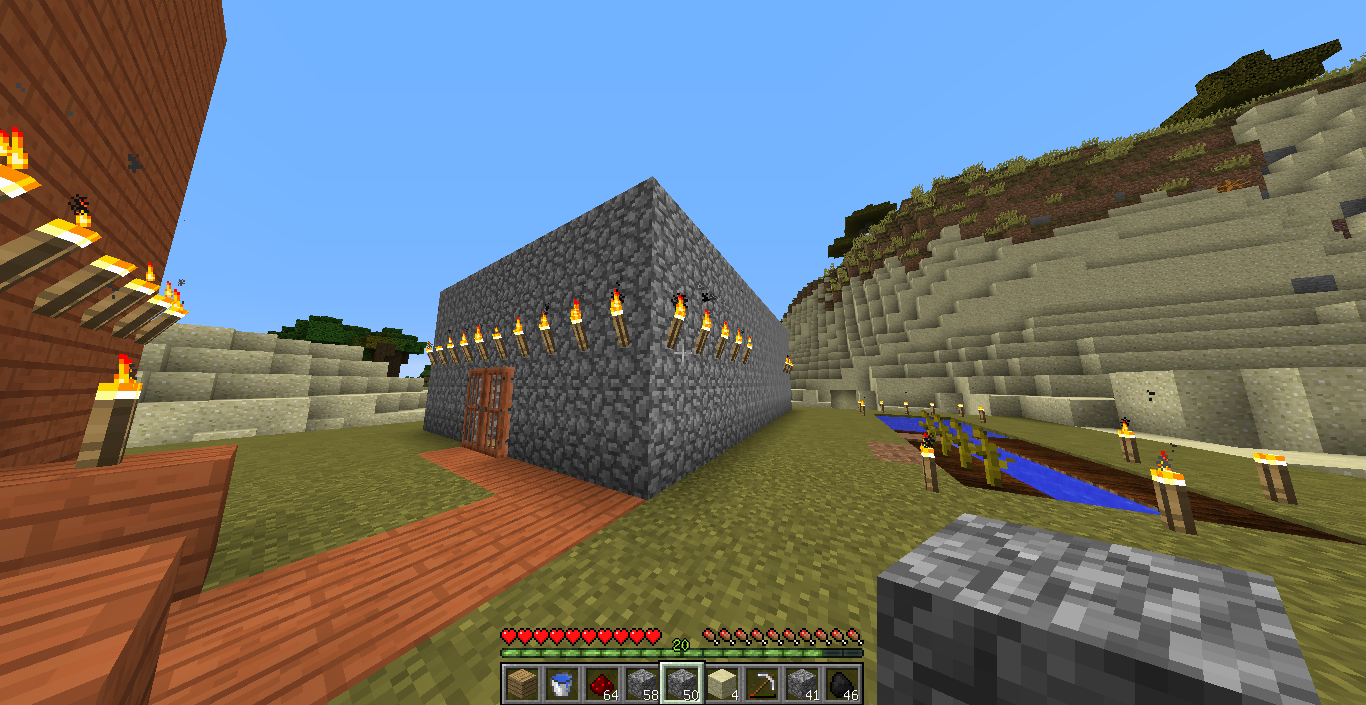Select the cobblestone stack of 58
This screenshot has width=1366, height=705.
(641, 684)
